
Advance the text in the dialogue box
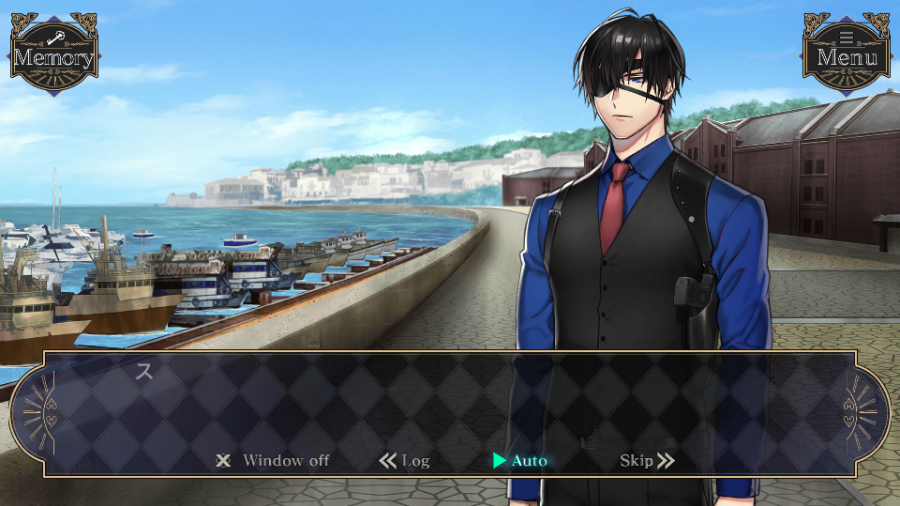(x=450, y=400)
